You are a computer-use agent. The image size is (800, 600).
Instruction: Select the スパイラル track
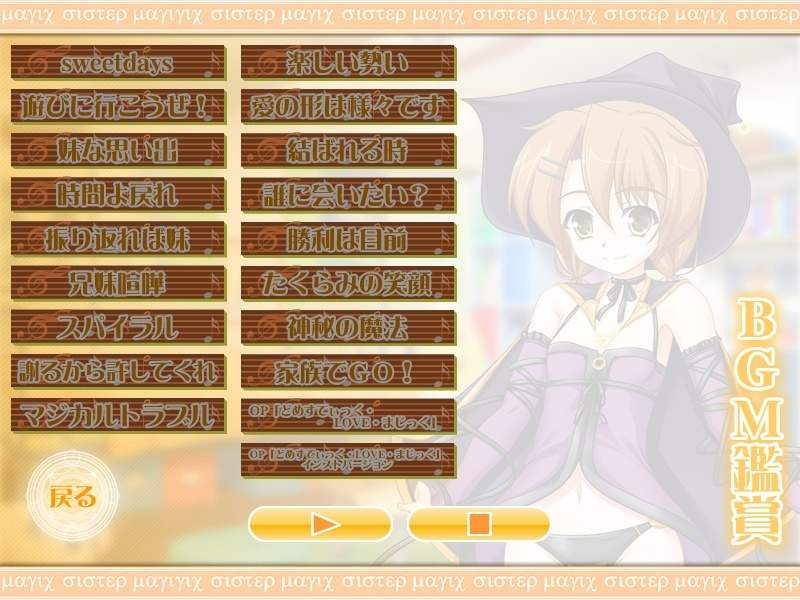click(x=117, y=326)
